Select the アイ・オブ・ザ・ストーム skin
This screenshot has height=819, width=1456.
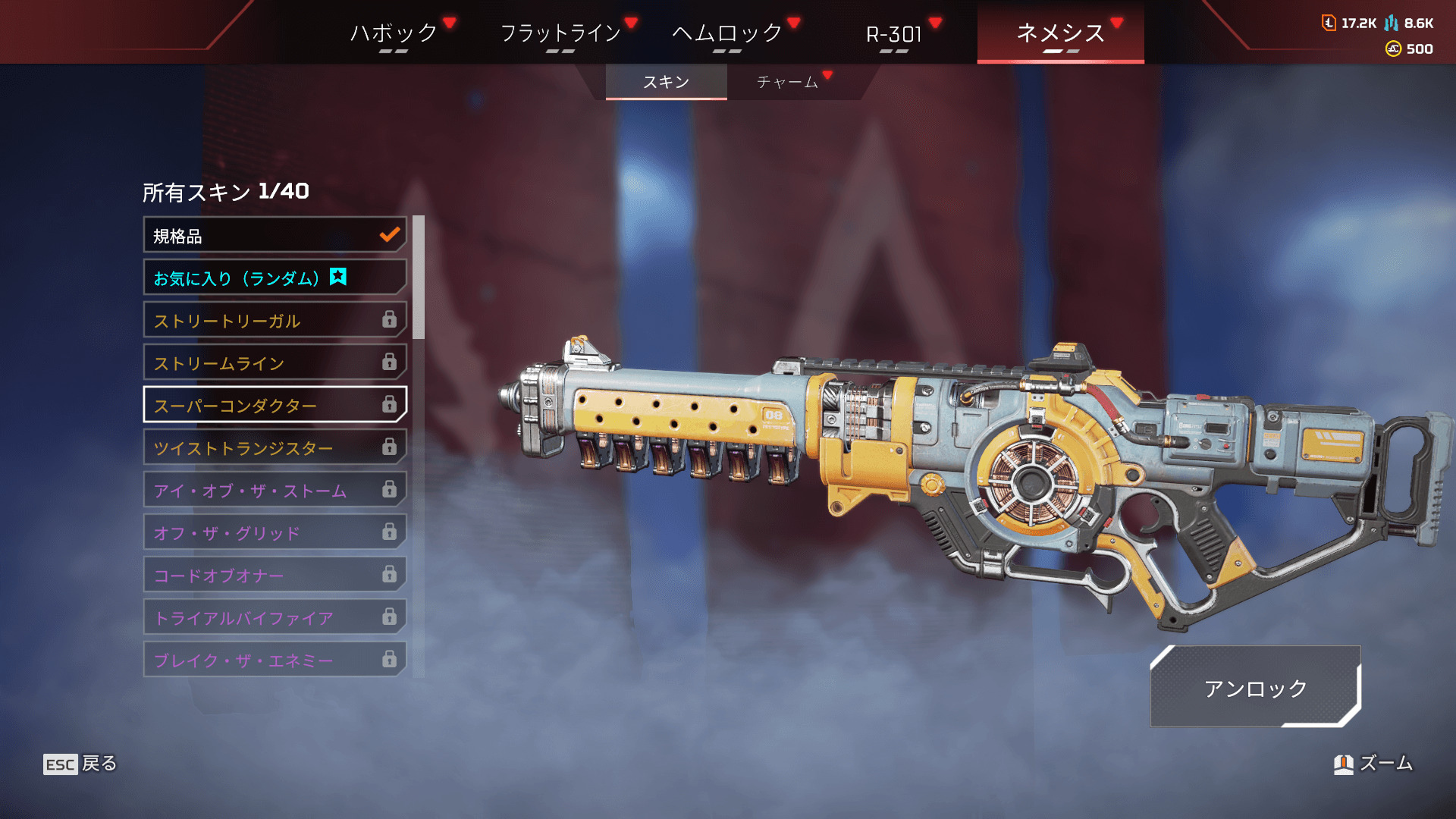pyautogui.click(x=275, y=491)
